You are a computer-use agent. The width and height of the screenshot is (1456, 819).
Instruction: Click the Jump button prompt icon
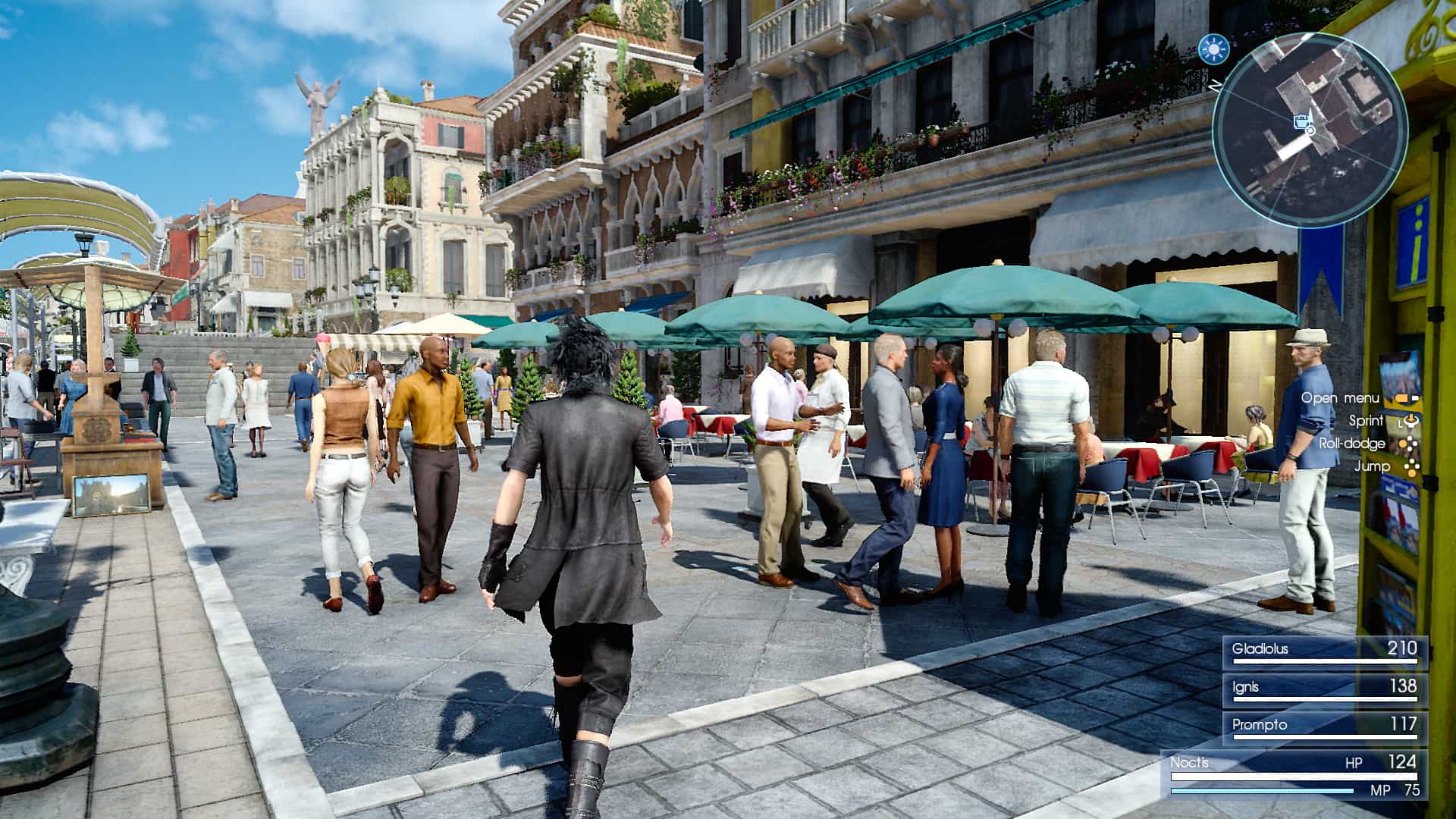coord(1411,468)
